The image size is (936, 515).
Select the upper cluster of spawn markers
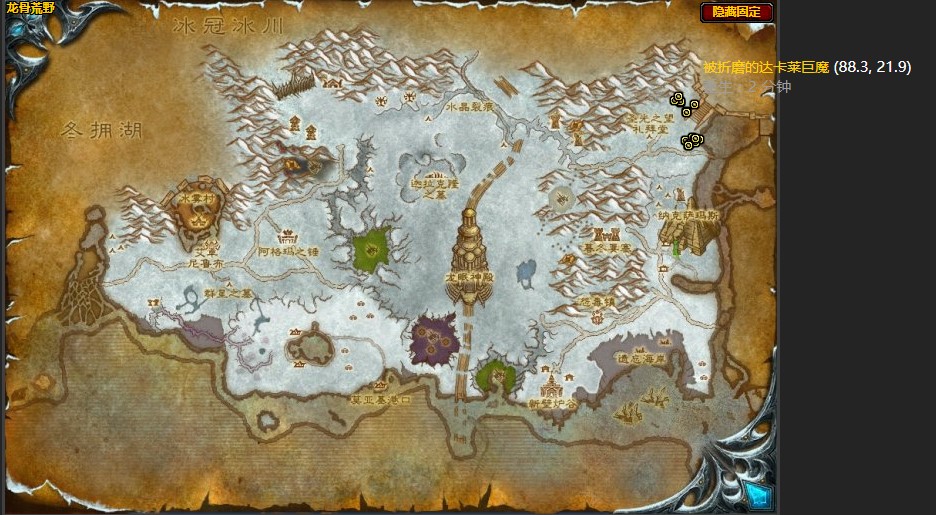685,102
